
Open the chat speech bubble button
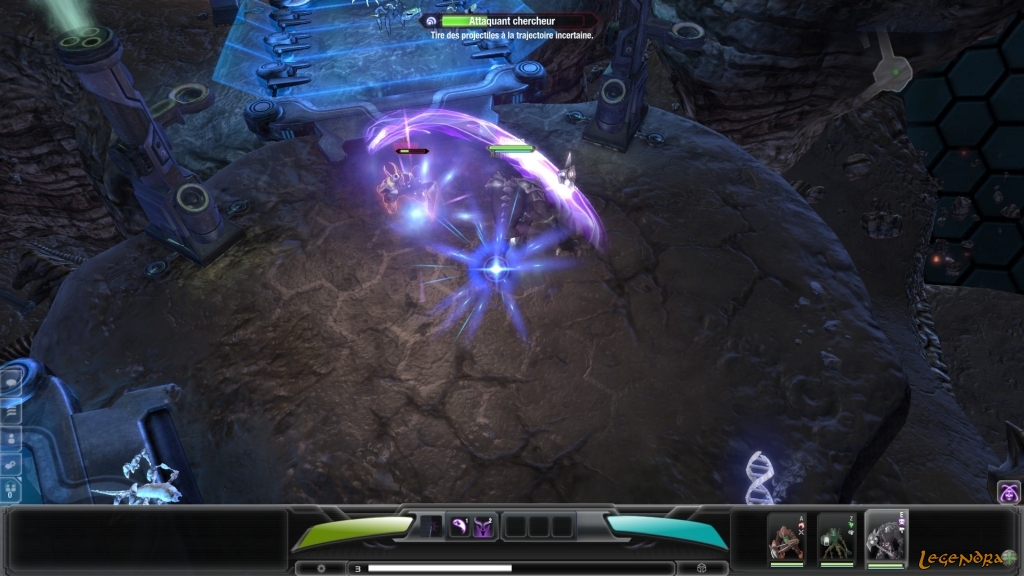(13, 381)
